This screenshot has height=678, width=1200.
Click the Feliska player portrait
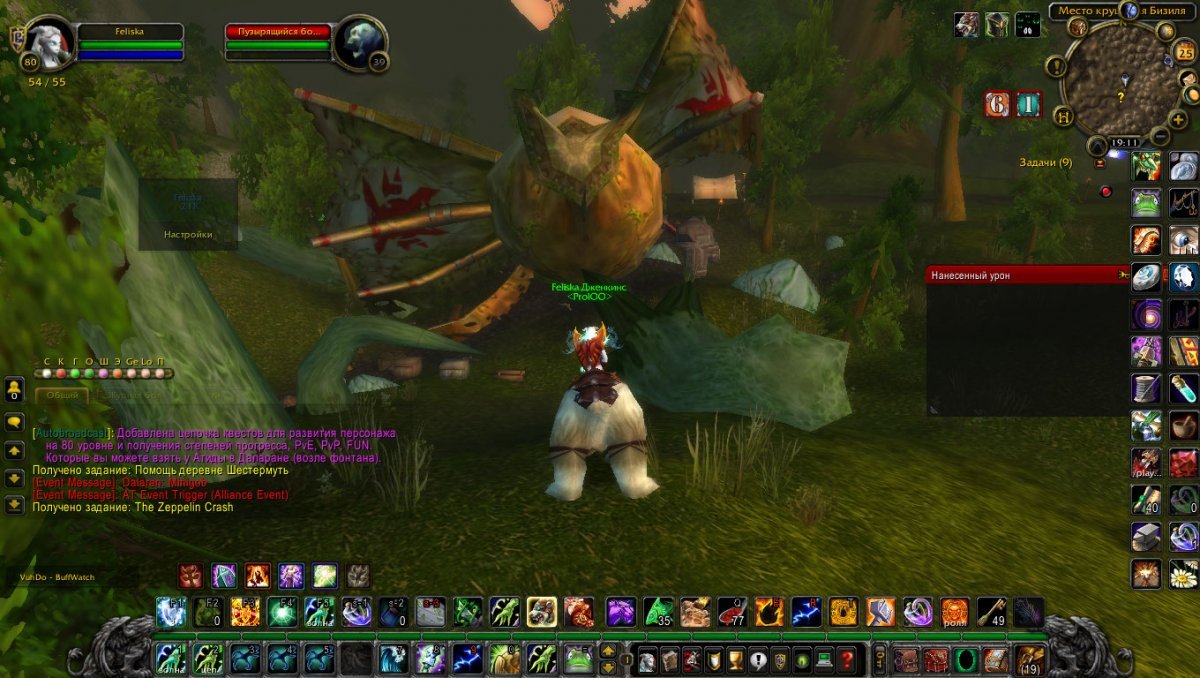pos(49,44)
